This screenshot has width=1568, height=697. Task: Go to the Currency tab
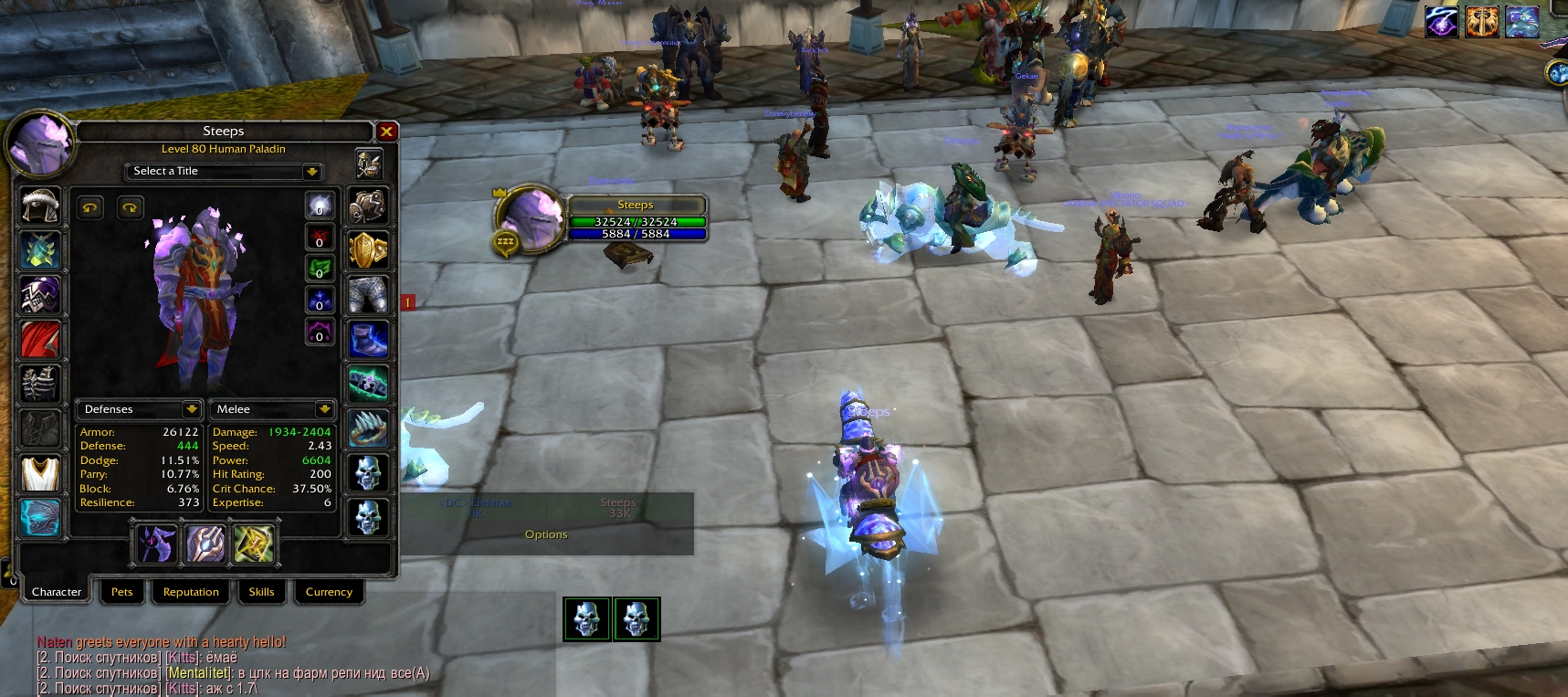(x=329, y=592)
